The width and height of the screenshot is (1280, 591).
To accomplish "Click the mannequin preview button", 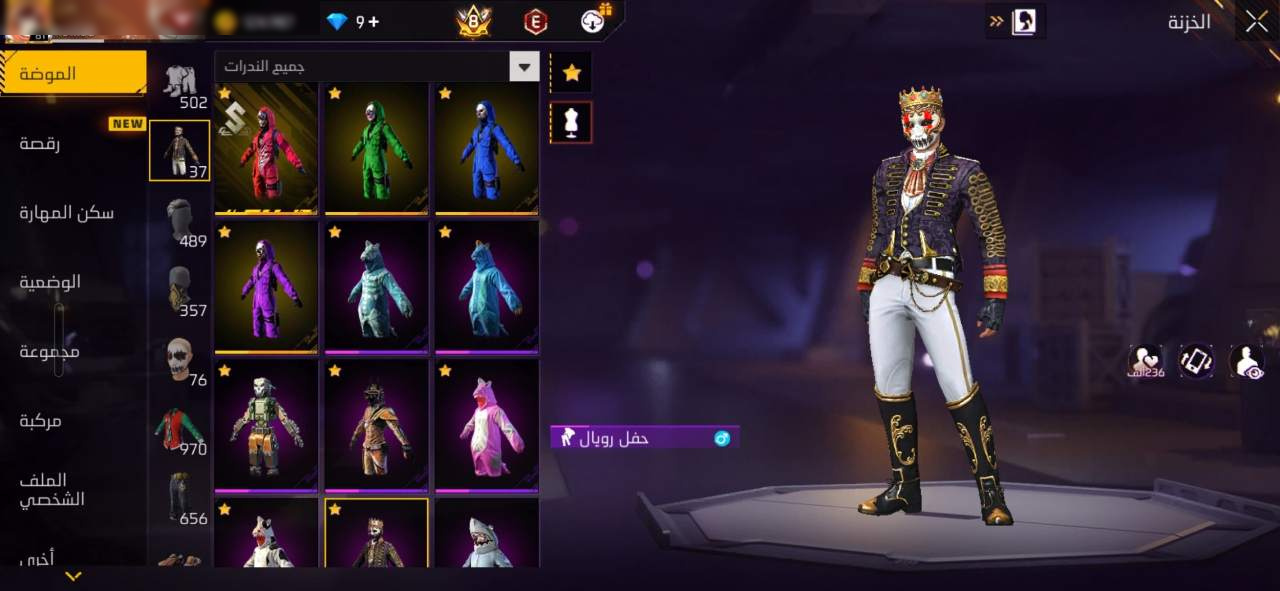I will 572,122.
